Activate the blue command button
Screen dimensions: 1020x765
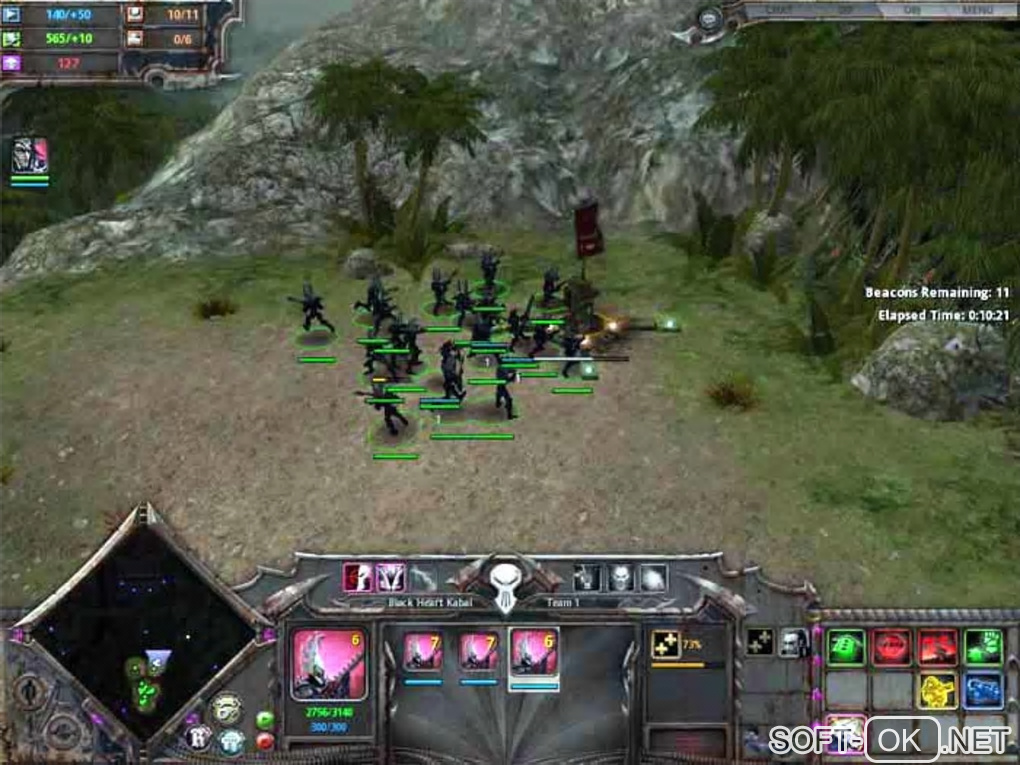point(982,690)
